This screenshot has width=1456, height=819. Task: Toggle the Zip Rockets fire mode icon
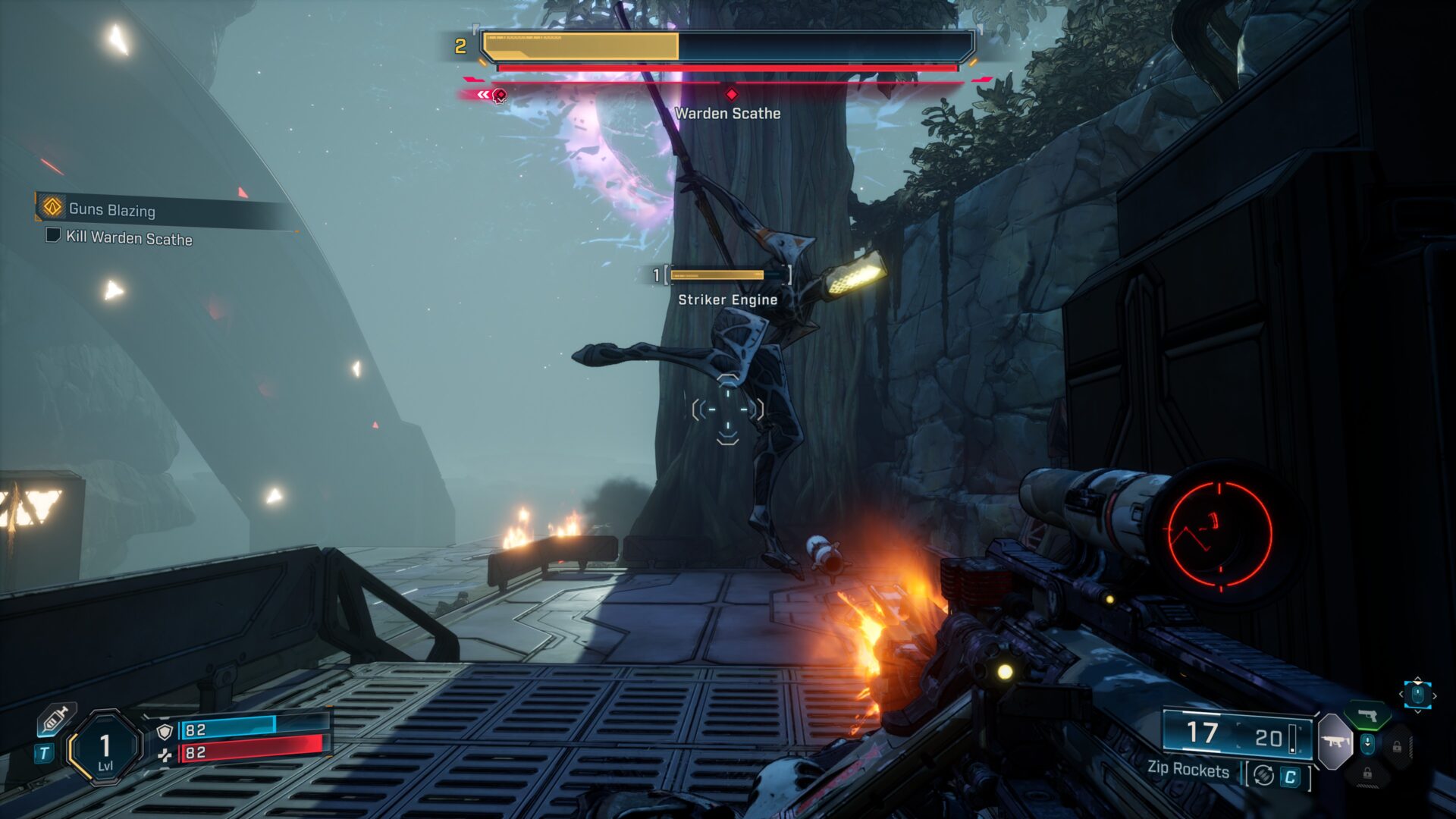tap(1263, 775)
